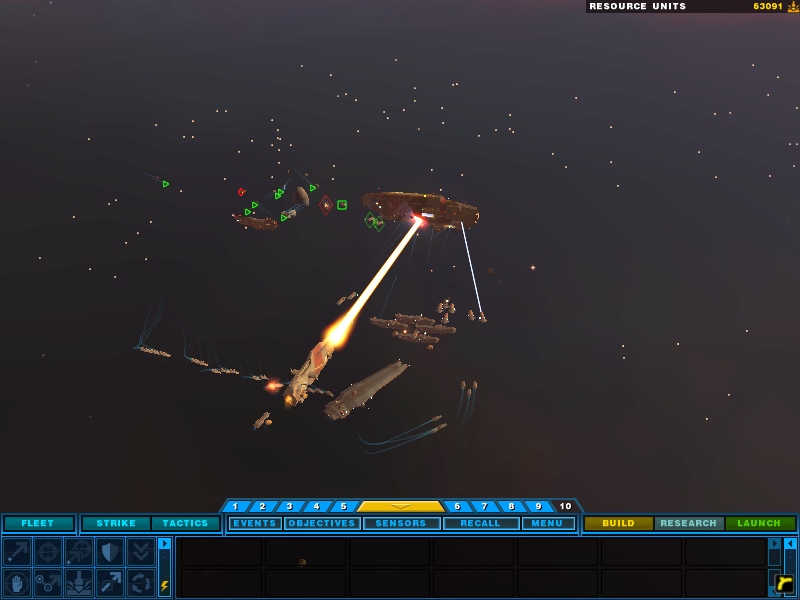The height and width of the screenshot is (600, 800).
Task: Open the Tactics options
Action: [186, 523]
